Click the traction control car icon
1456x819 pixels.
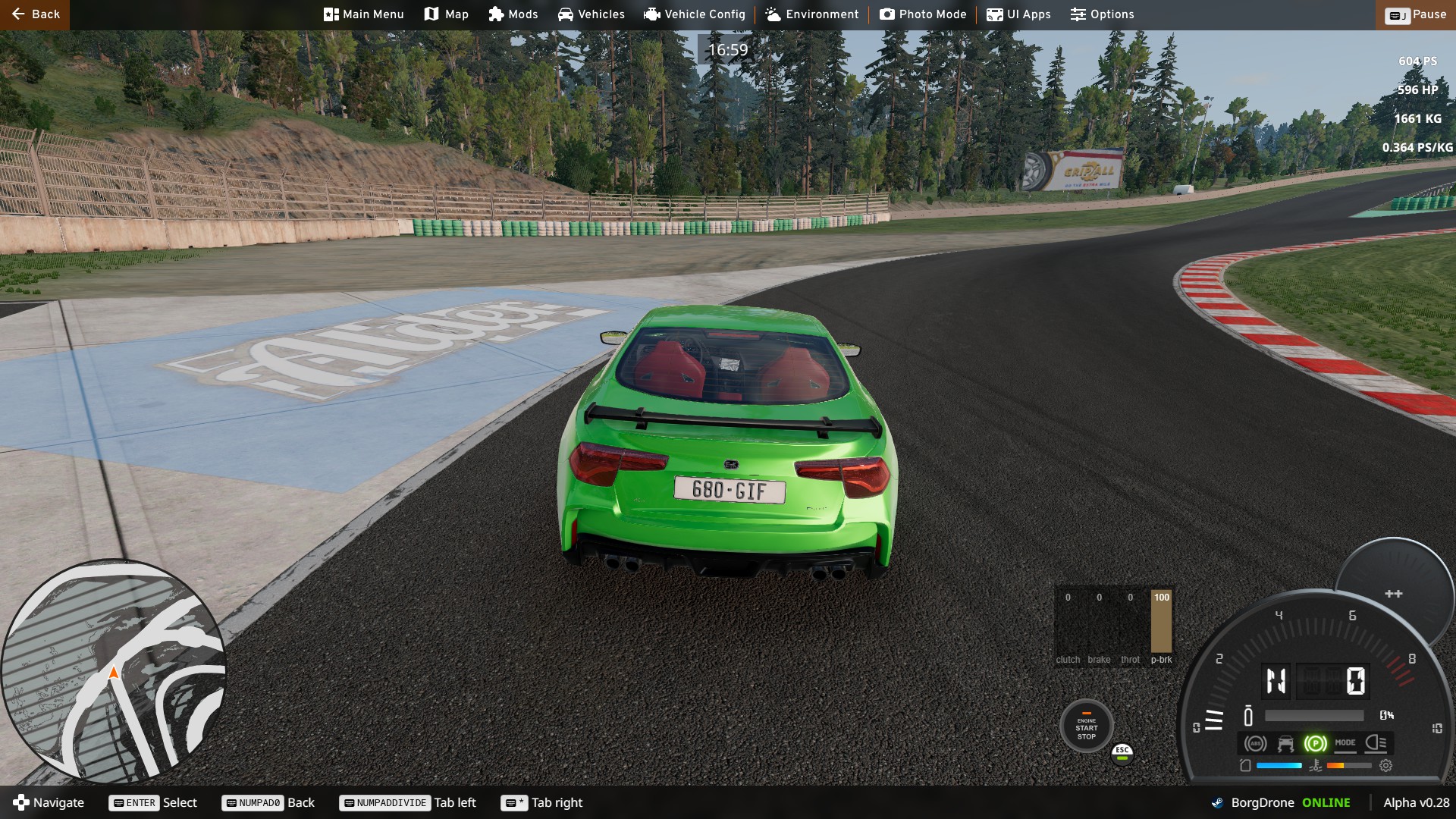point(1285,744)
